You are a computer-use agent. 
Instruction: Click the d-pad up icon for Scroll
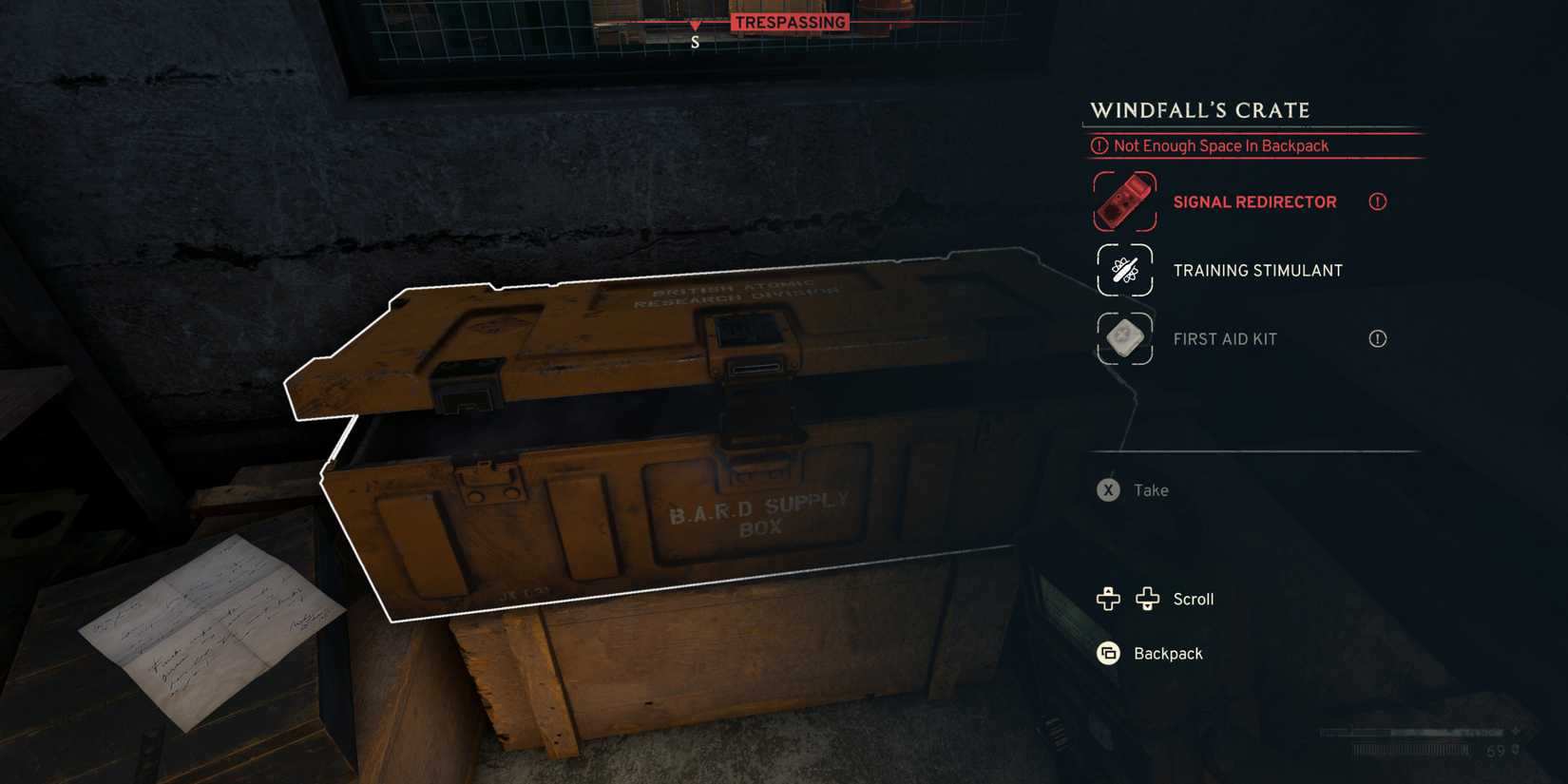pyautogui.click(x=1107, y=599)
